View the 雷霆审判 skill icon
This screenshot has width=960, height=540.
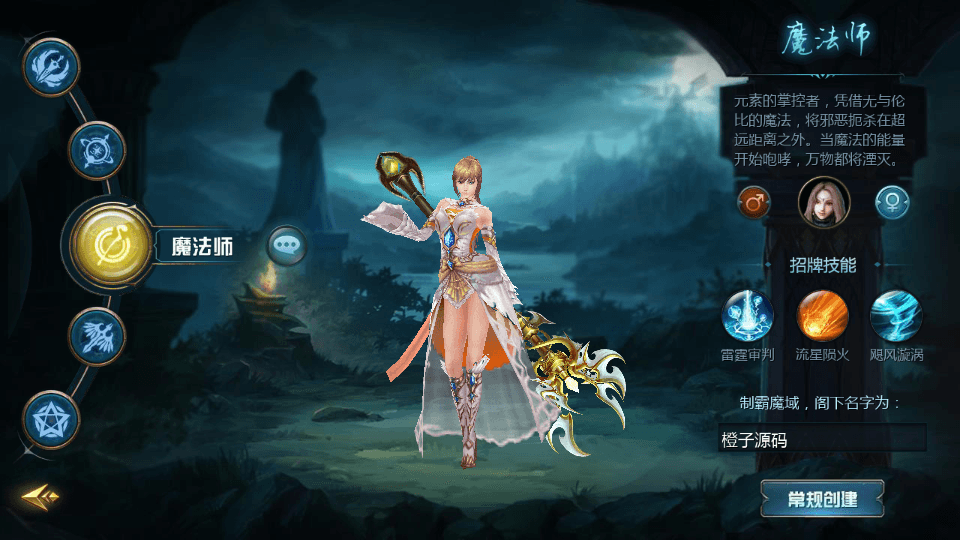748,316
